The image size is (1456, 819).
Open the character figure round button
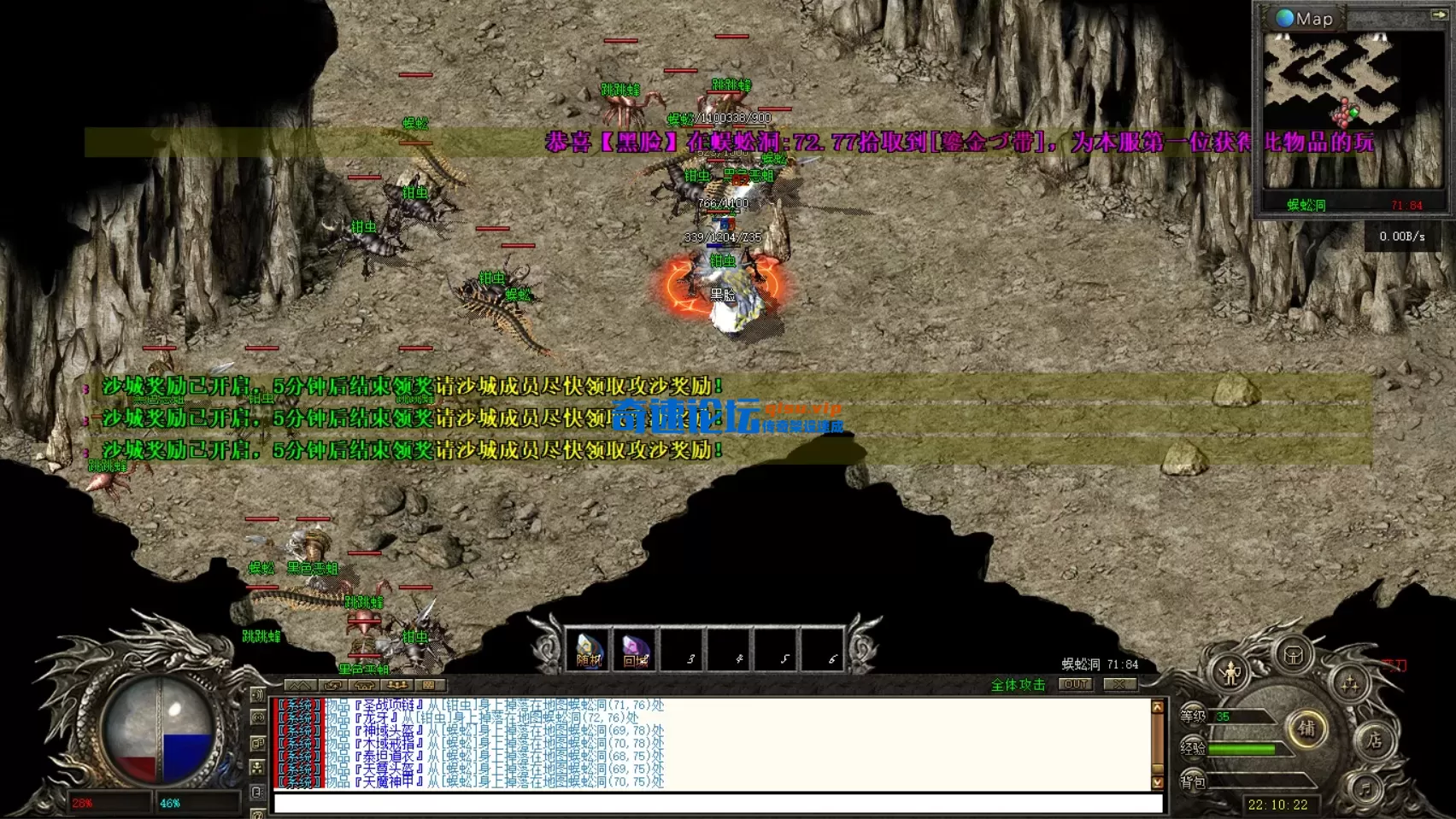point(1230,674)
